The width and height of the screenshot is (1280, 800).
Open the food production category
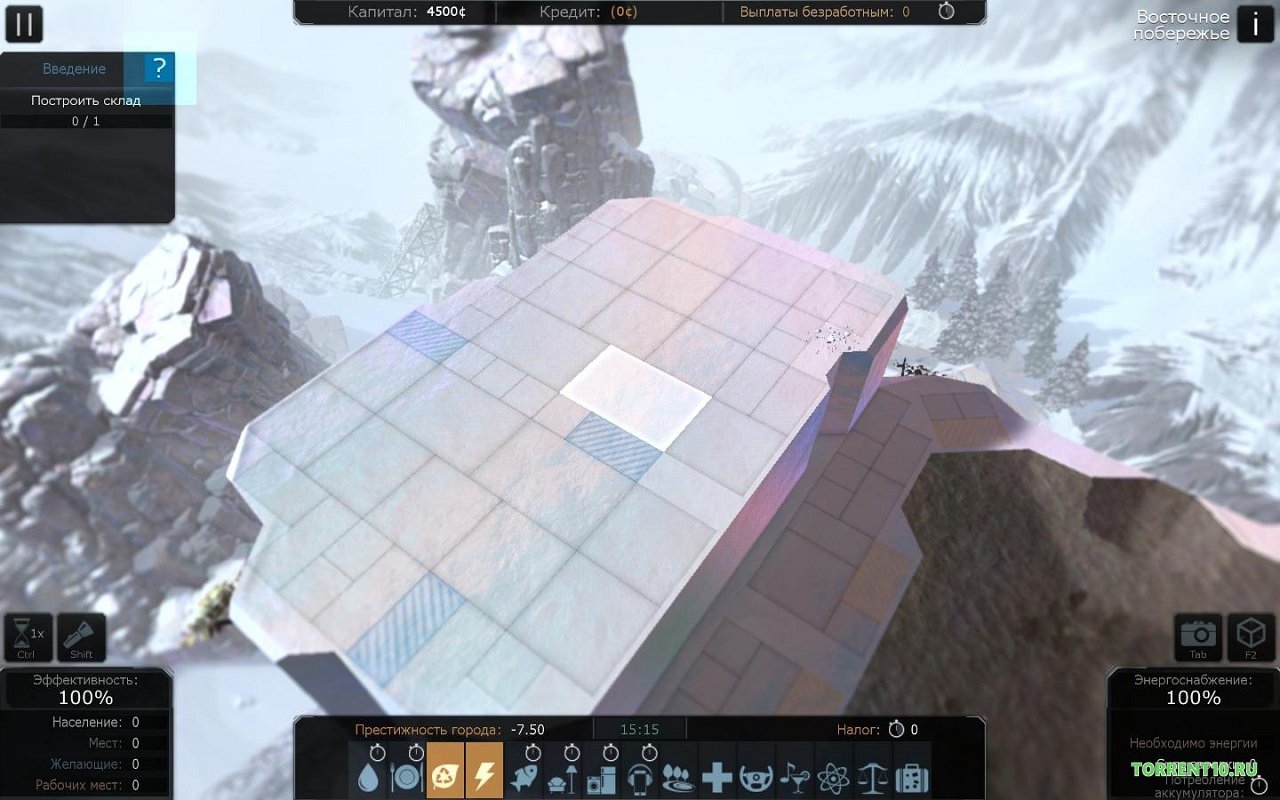point(406,778)
